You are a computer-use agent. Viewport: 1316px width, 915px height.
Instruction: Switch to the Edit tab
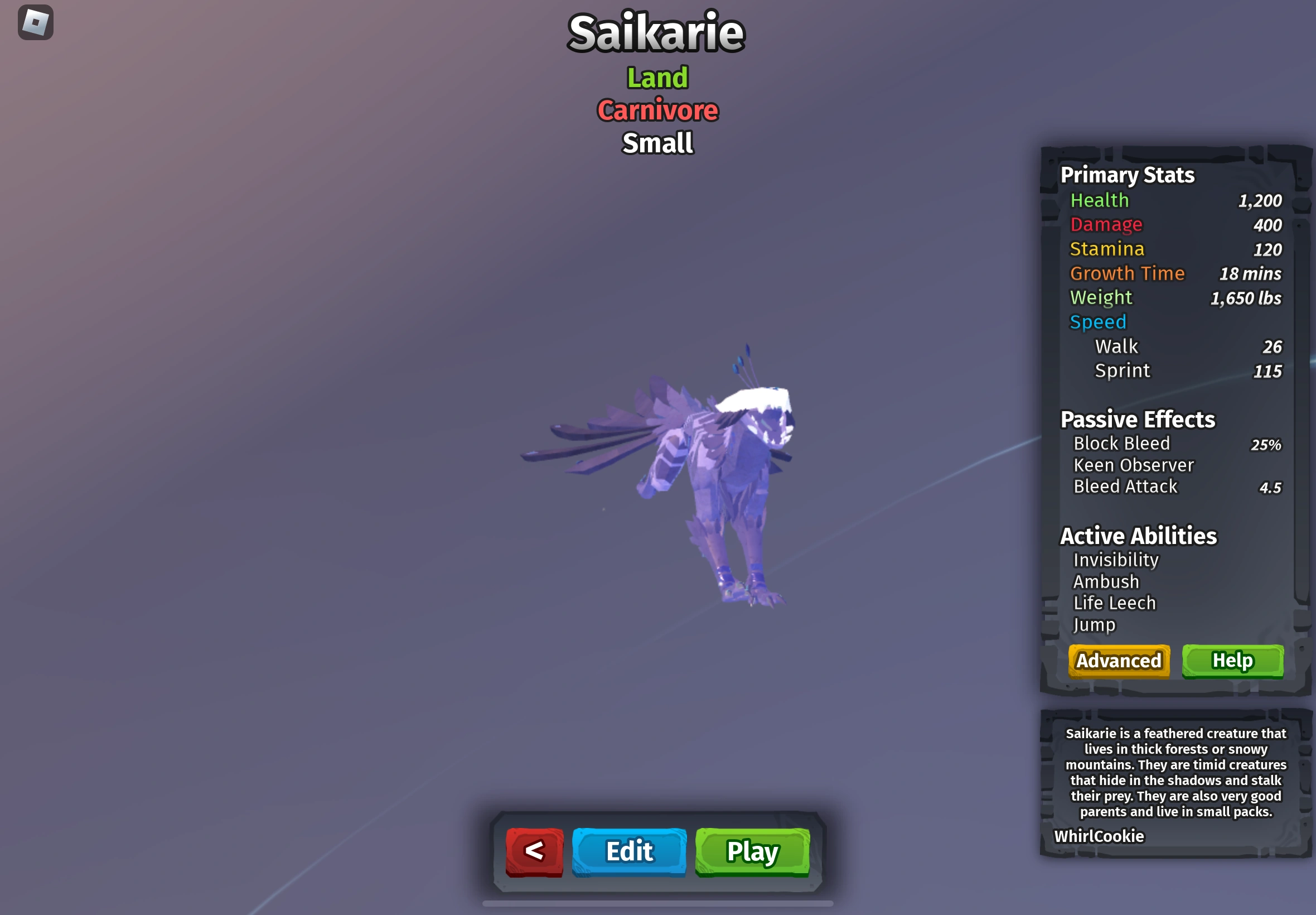tap(628, 852)
